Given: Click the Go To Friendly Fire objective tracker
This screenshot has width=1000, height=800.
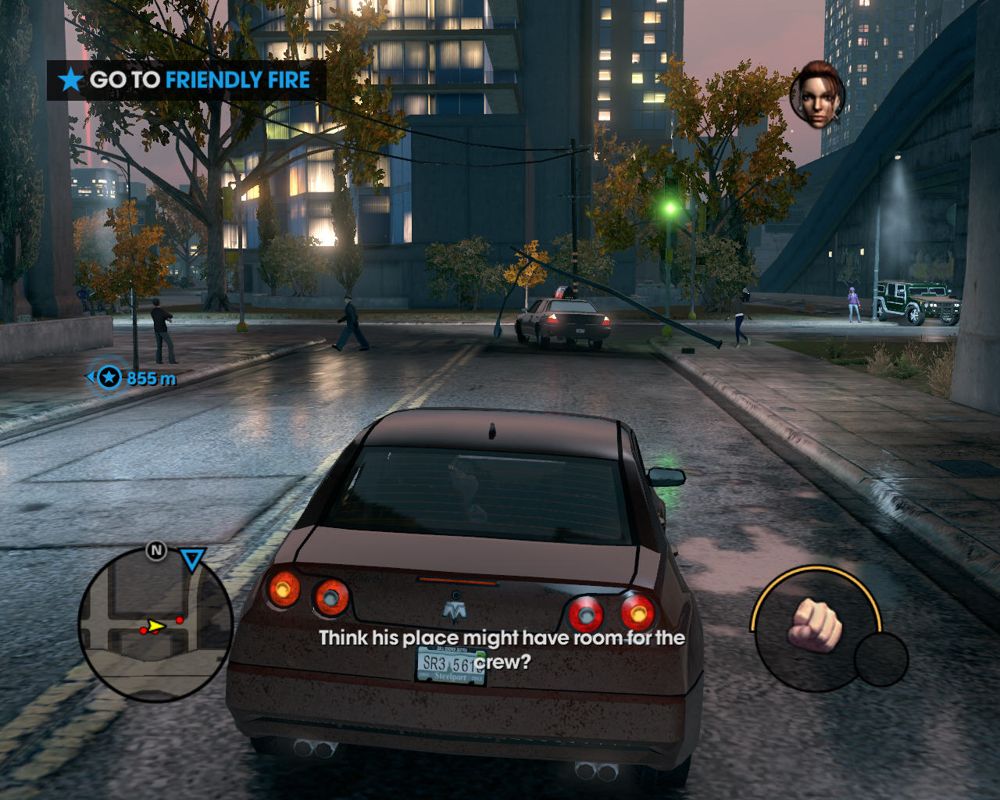Looking at the screenshot, I should point(186,80).
